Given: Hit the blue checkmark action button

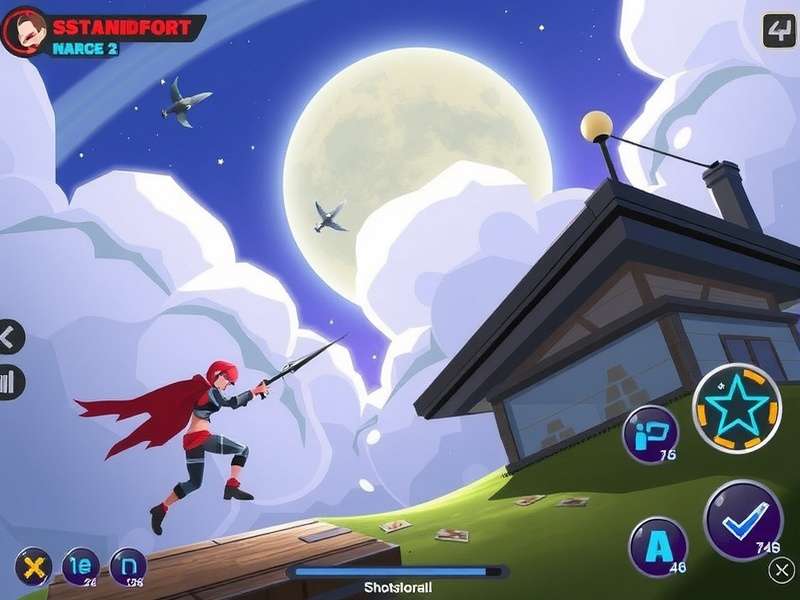Looking at the screenshot, I should pos(743,520).
